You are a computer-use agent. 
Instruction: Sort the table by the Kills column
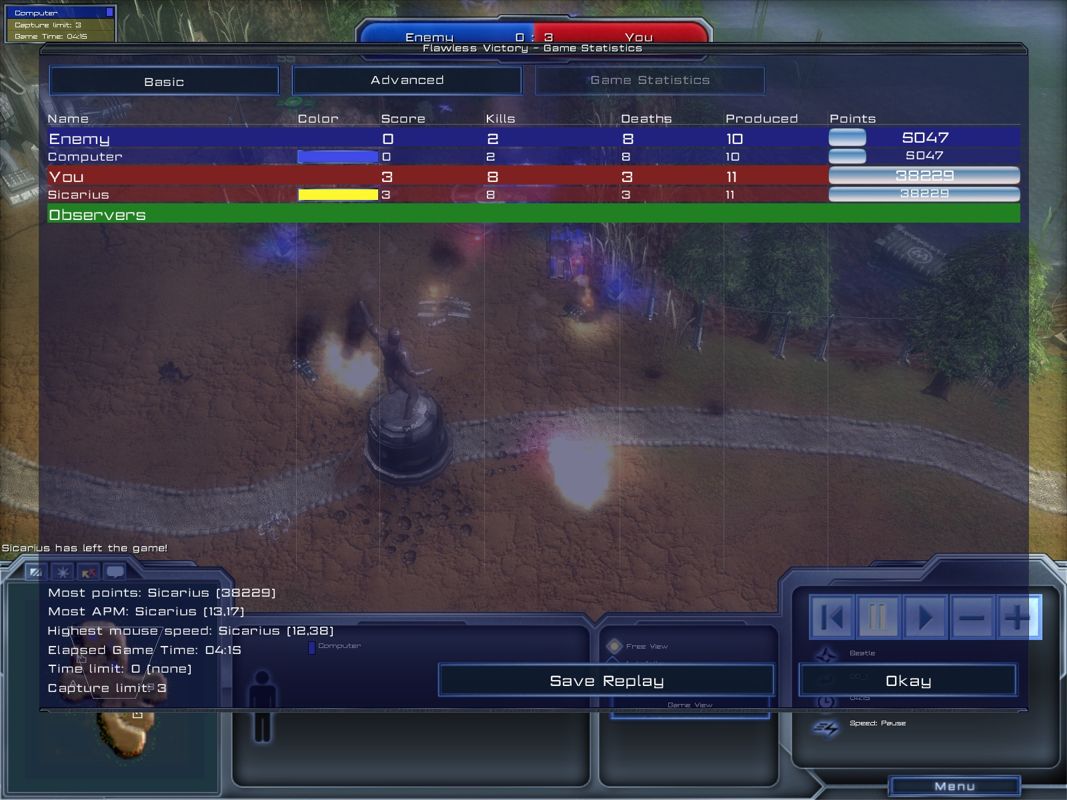pos(500,118)
